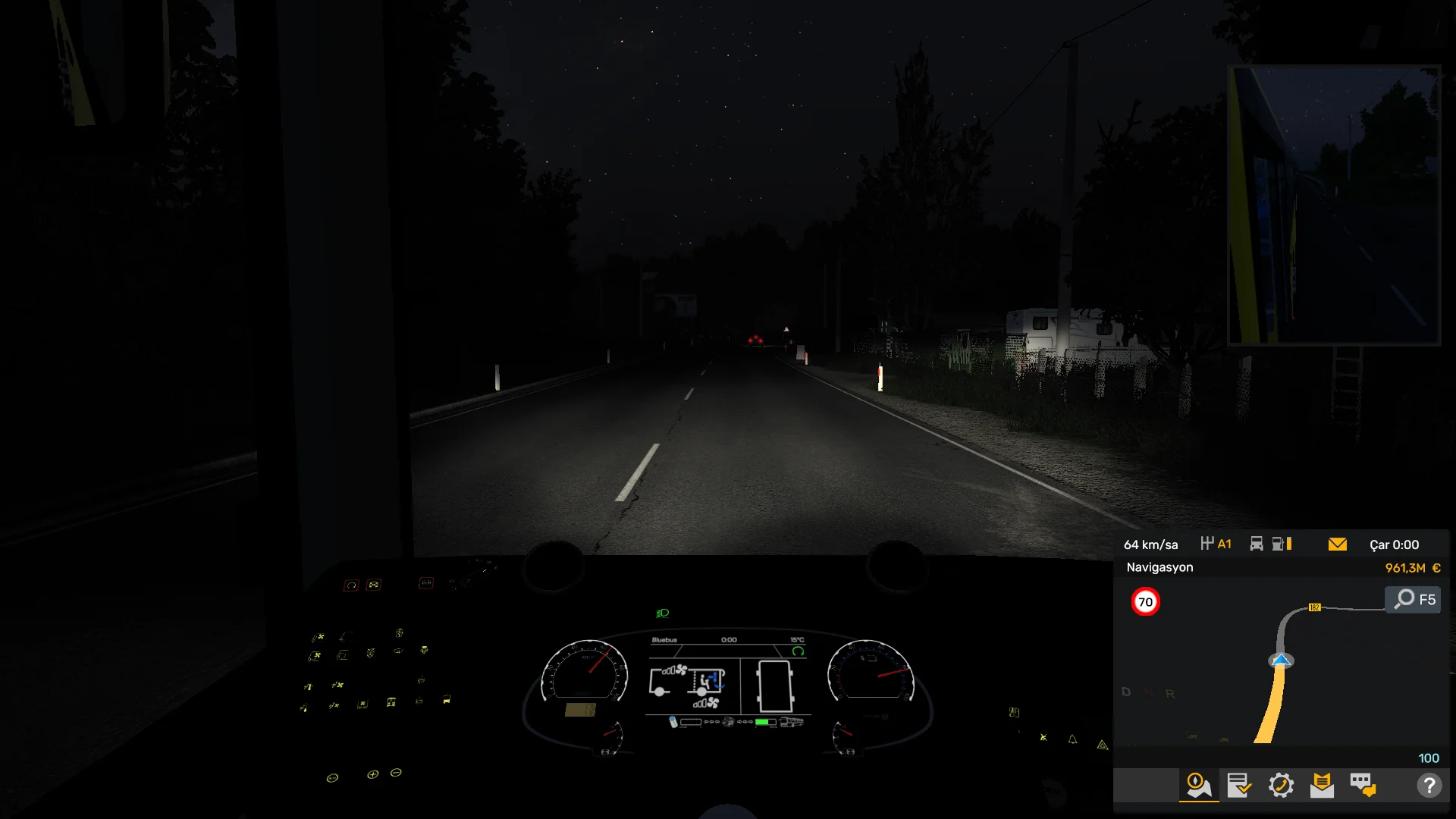Click the truck status icon in the info bar
Screen dimensions: 1456x819
pos(1256,544)
